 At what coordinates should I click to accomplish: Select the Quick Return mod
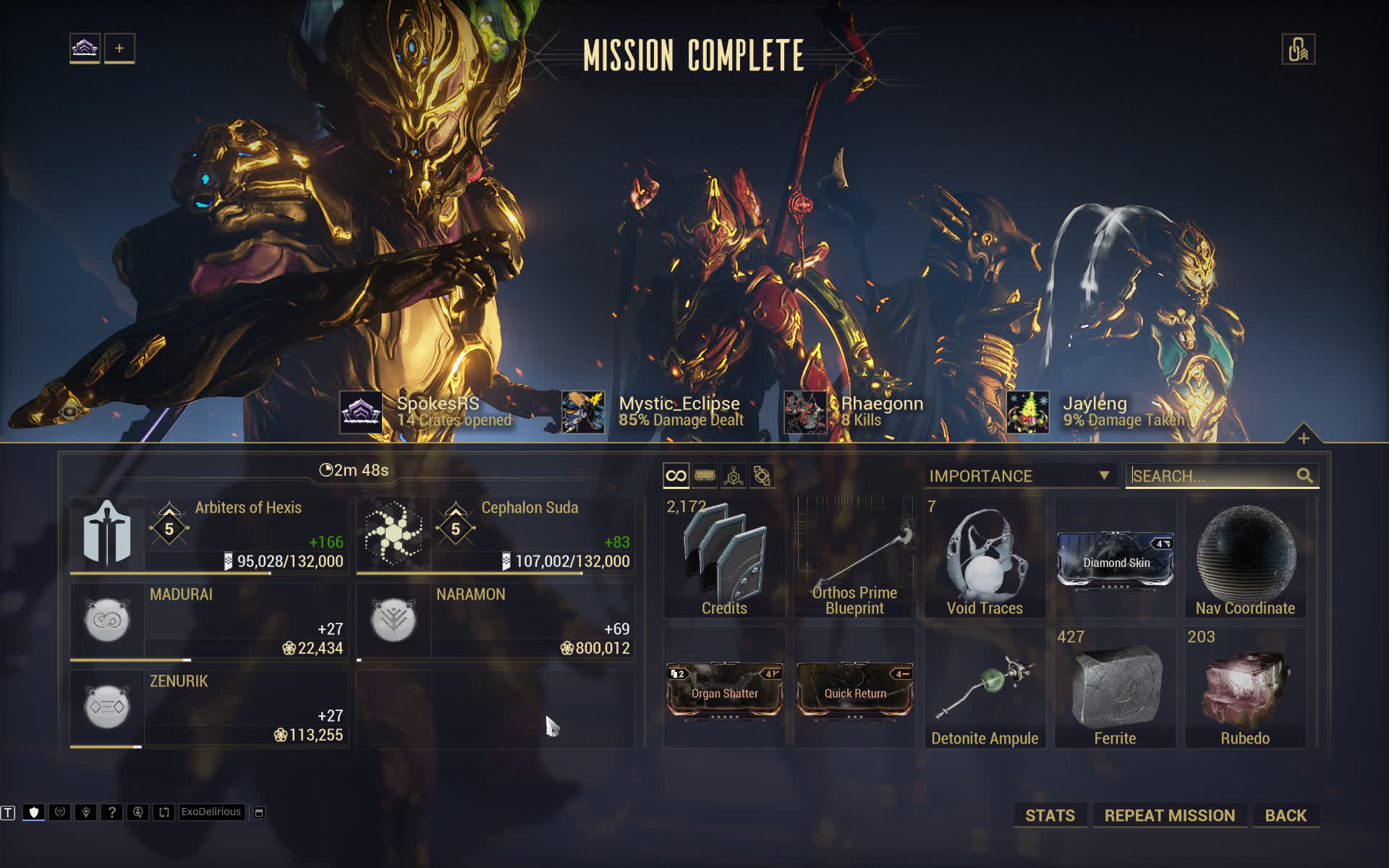click(854, 689)
